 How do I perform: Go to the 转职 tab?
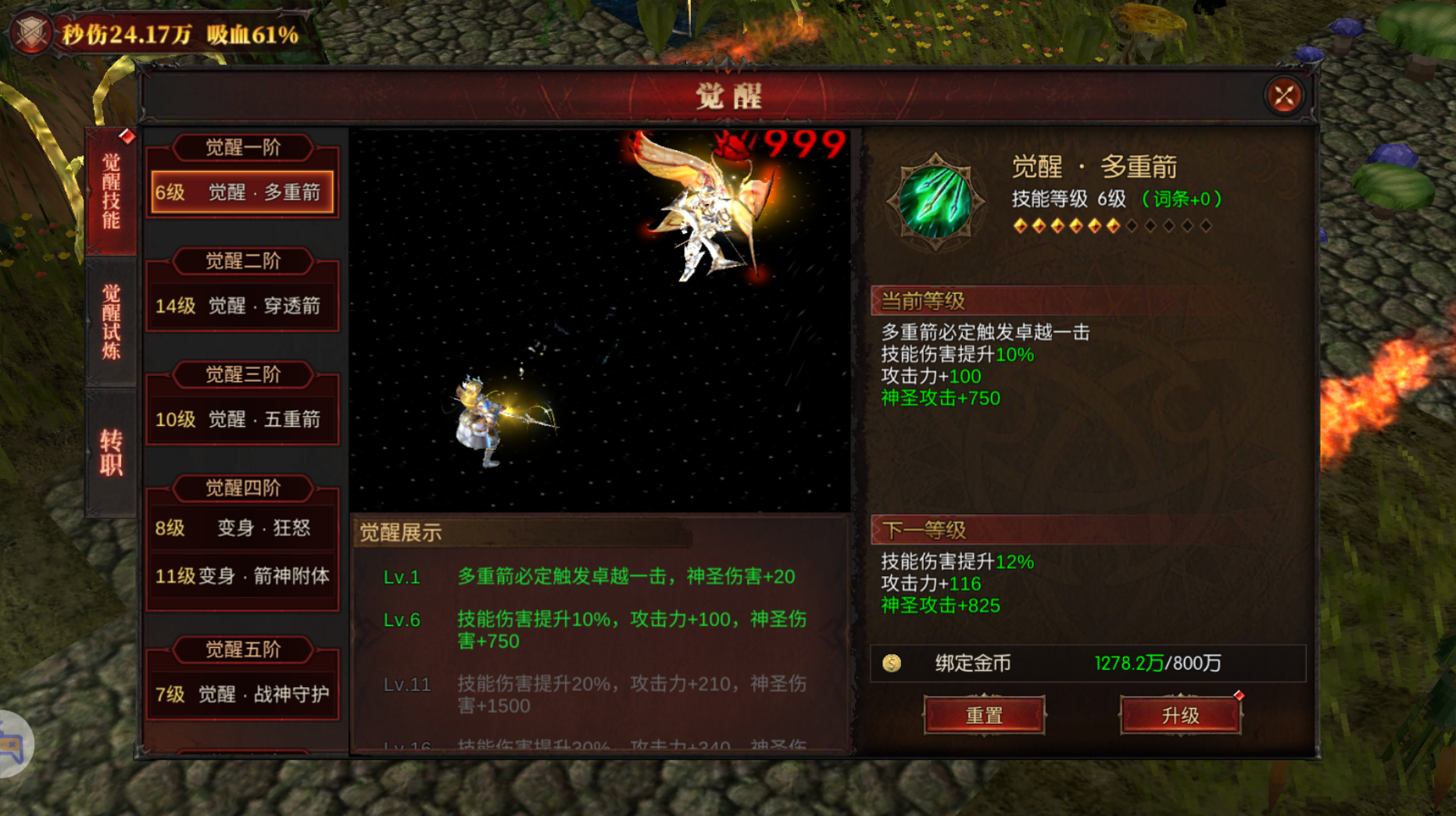click(x=111, y=452)
